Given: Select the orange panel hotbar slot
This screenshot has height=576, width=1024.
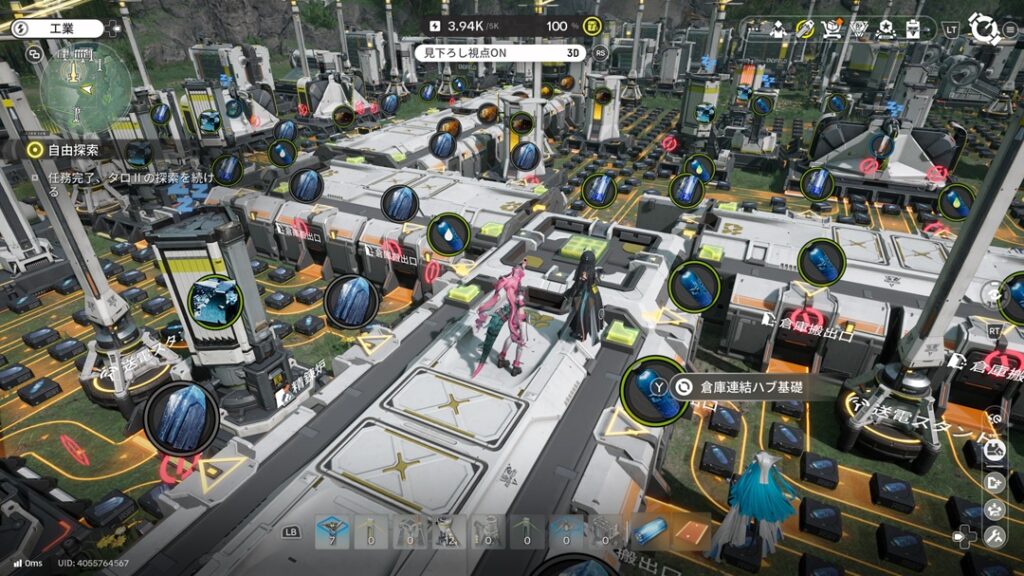Looking at the screenshot, I should click(692, 532).
